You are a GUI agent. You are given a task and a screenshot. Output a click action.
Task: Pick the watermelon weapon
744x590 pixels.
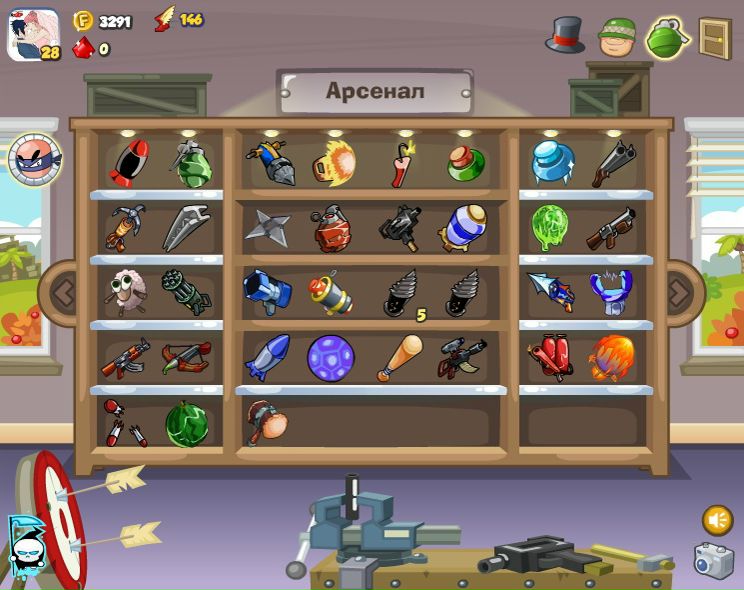point(187,424)
